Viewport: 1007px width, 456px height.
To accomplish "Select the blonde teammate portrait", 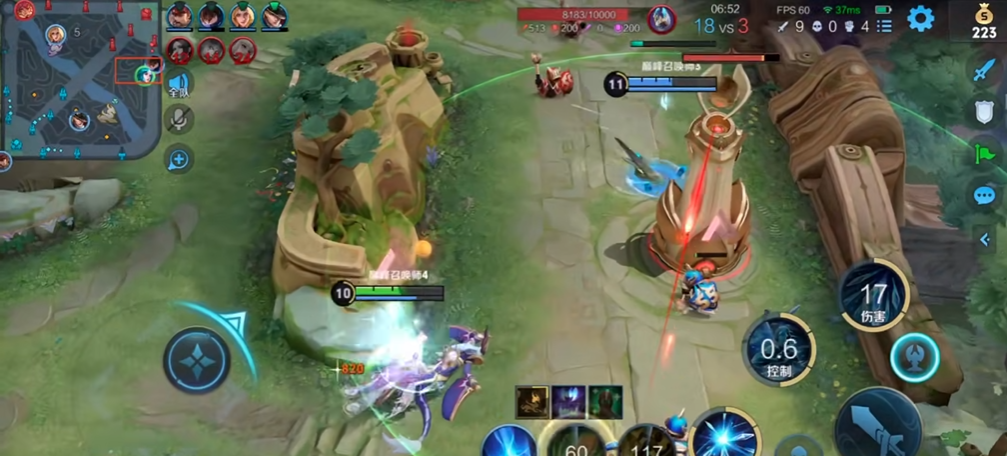I will pyautogui.click(x=242, y=16).
